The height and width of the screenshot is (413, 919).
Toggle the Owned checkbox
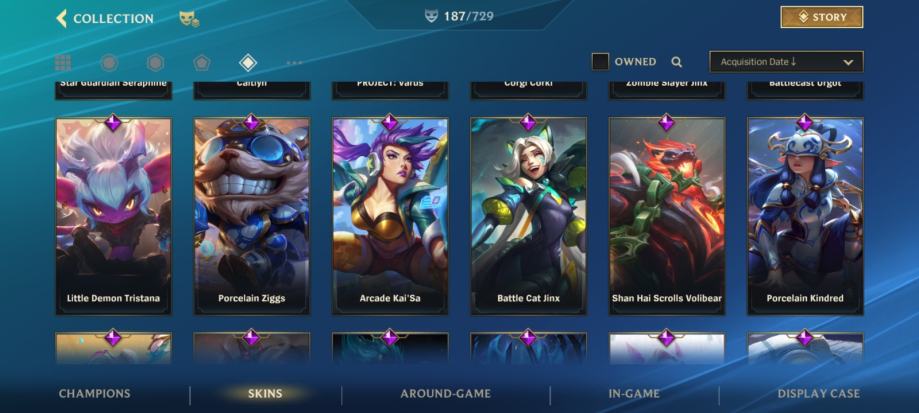tap(600, 62)
